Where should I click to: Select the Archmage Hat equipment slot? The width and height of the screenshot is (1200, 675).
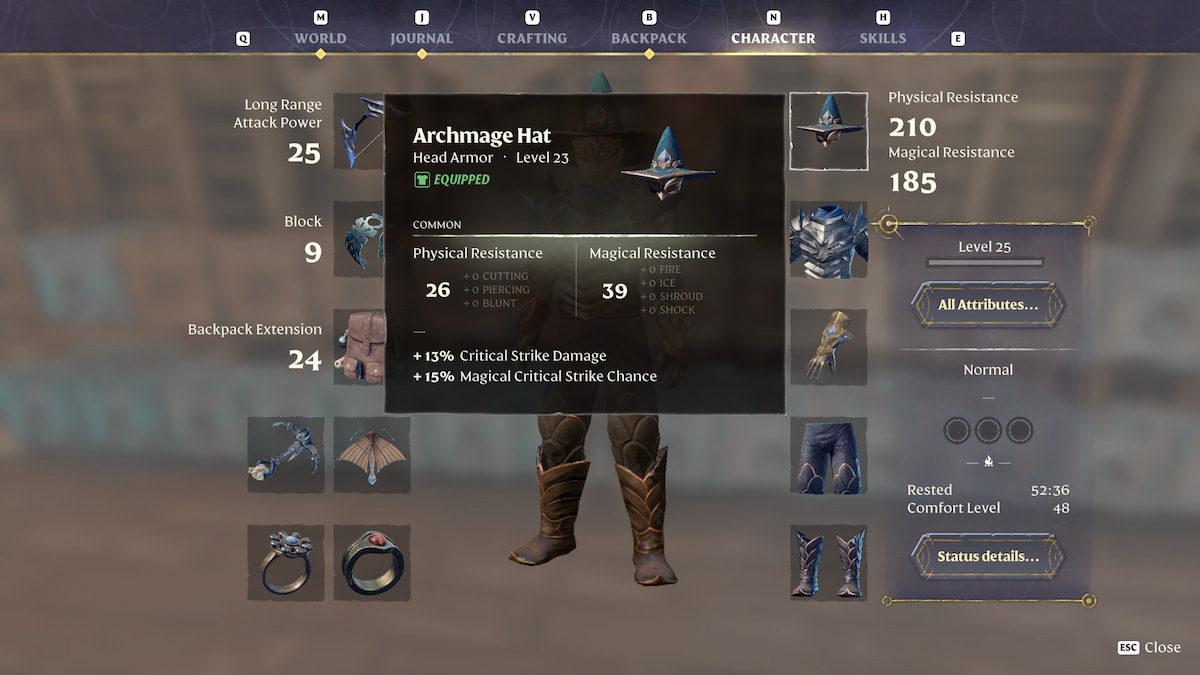[x=828, y=131]
